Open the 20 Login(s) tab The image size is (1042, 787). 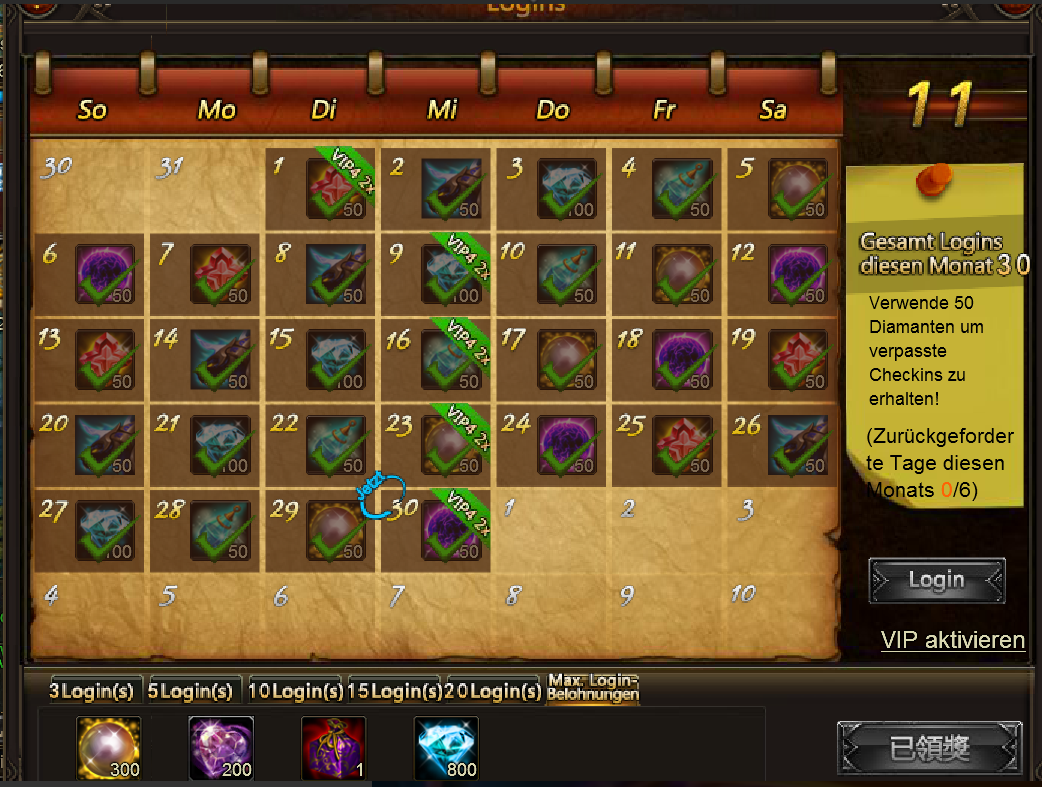(494, 690)
